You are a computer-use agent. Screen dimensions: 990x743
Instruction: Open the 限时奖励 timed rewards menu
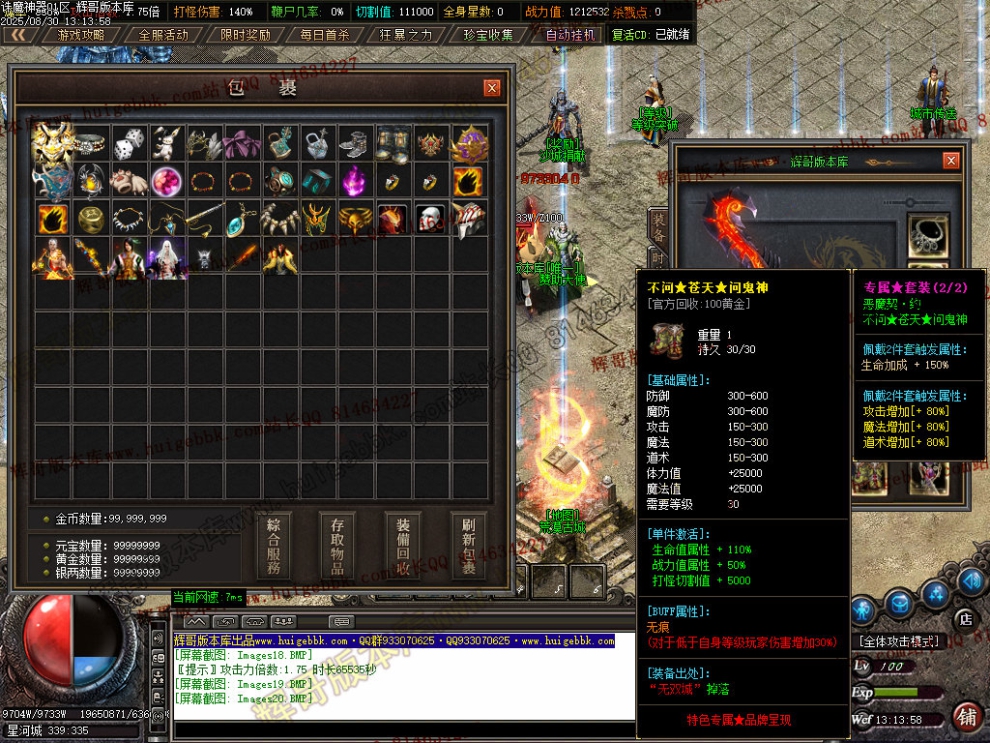pos(245,35)
